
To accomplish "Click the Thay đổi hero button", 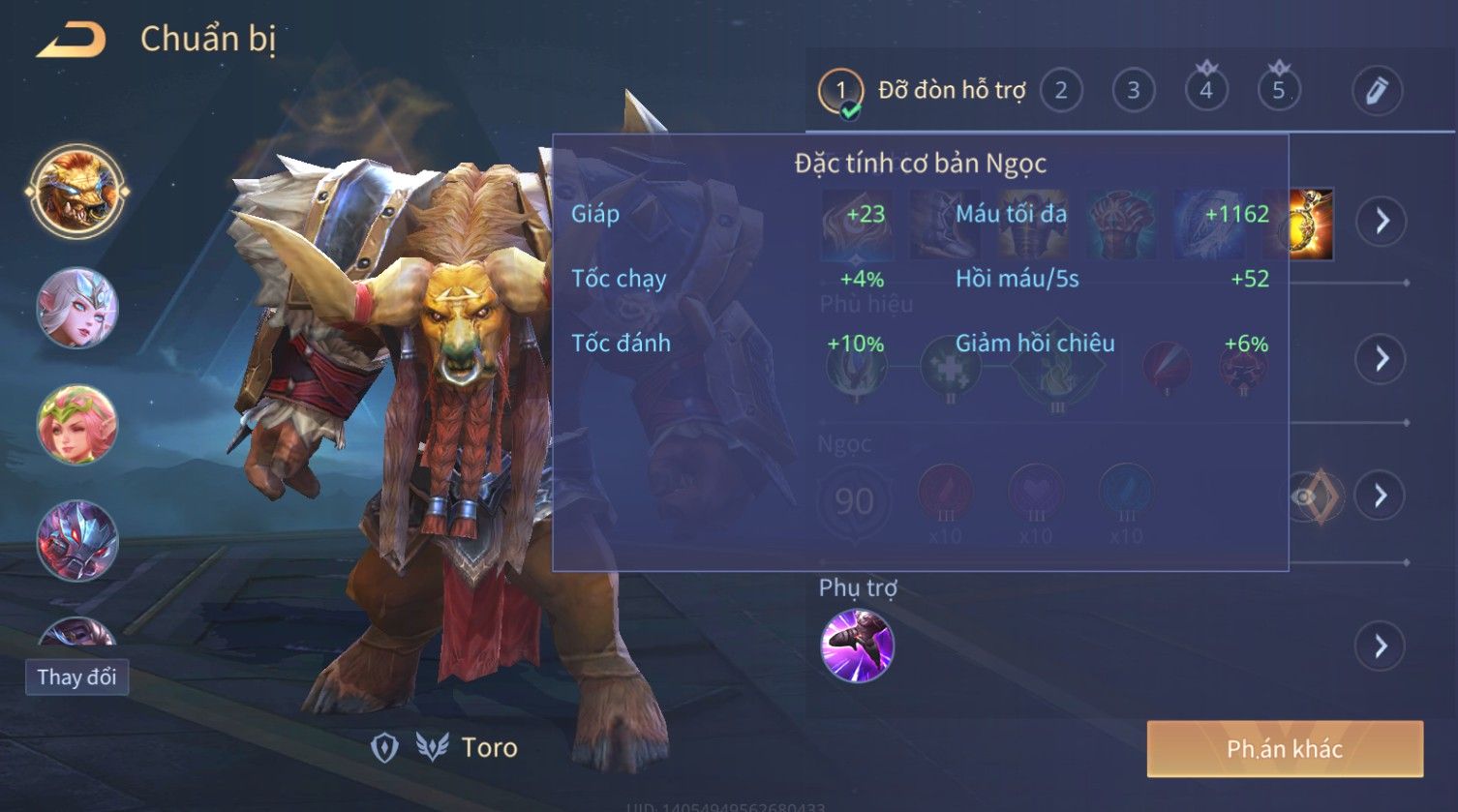I will coord(76,677).
